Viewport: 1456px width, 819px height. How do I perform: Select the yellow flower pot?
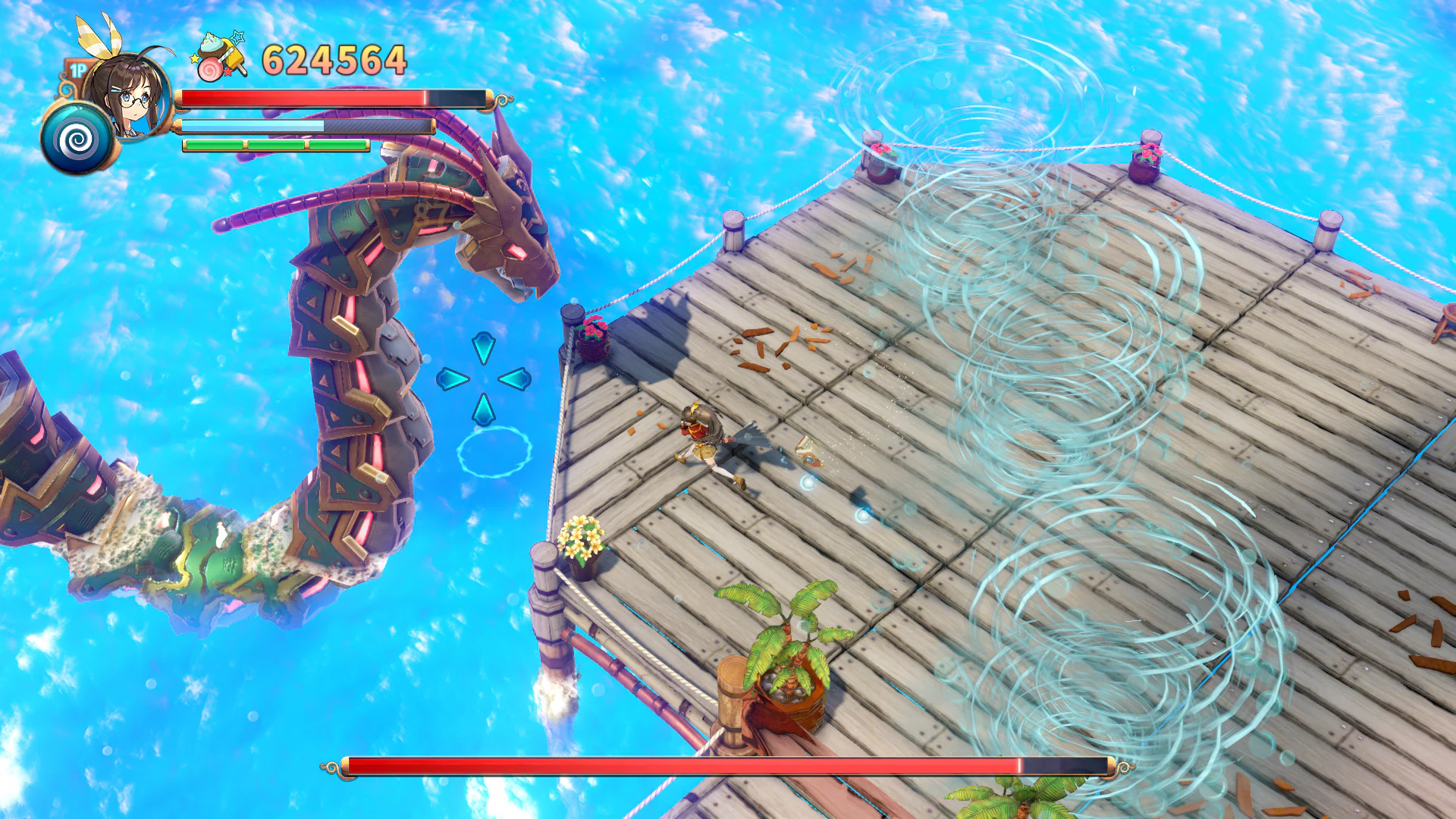pos(581,542)
